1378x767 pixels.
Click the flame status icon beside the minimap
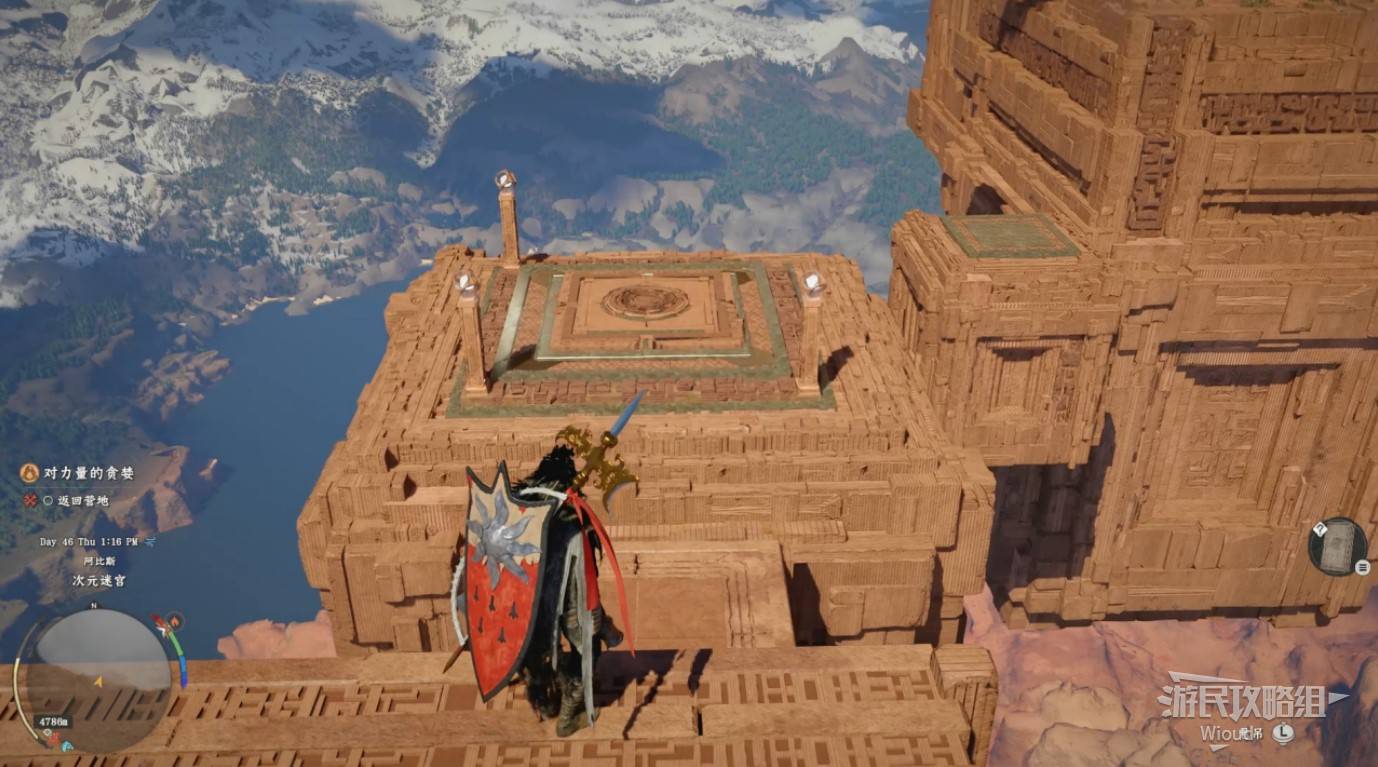(174, 621)
